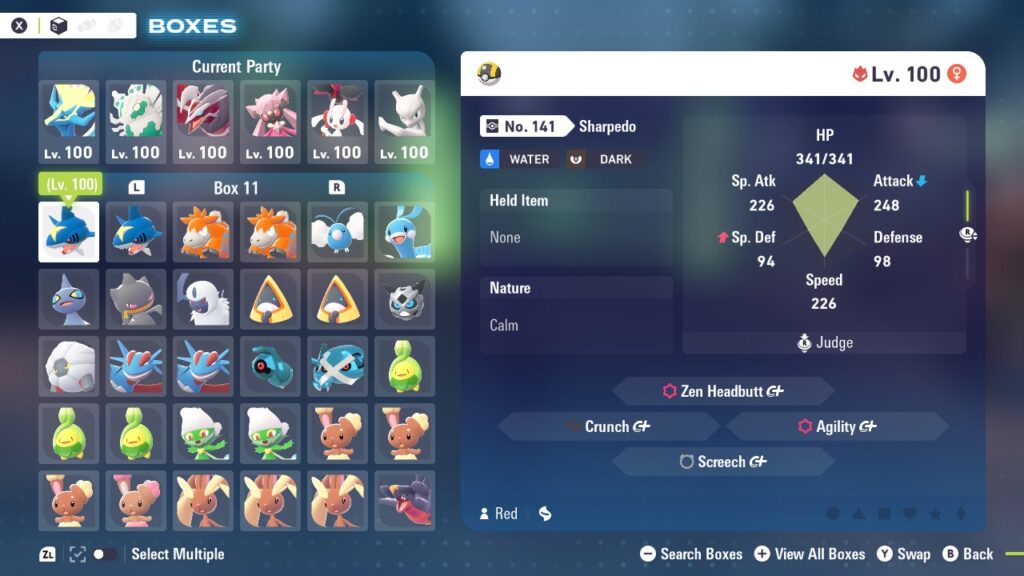The width and height of the screenshot is (1024, 576).
Task: Select Zygarde in the current party
Action: tap(135, 122)
